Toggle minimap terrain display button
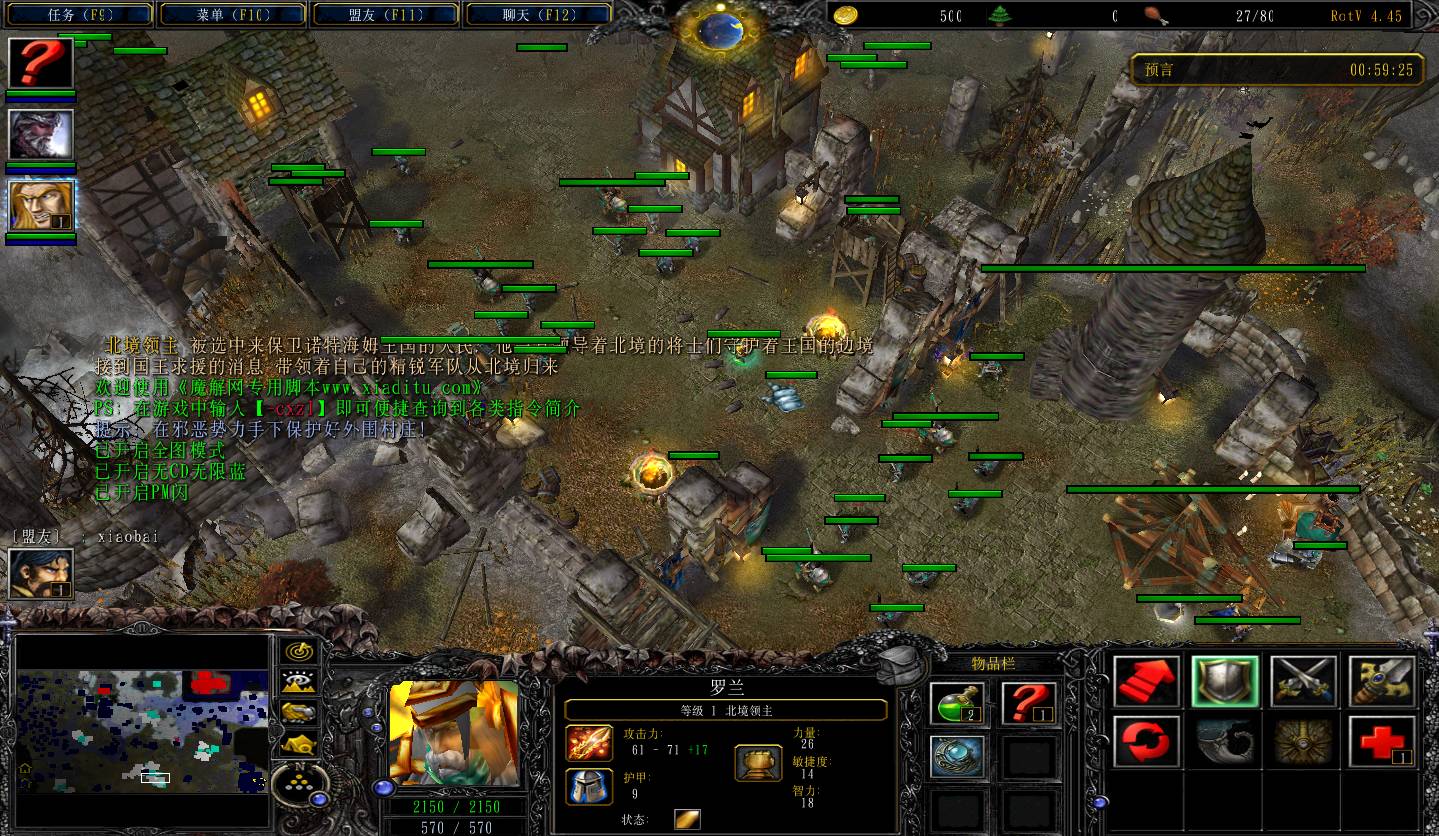 coord(298,683)
